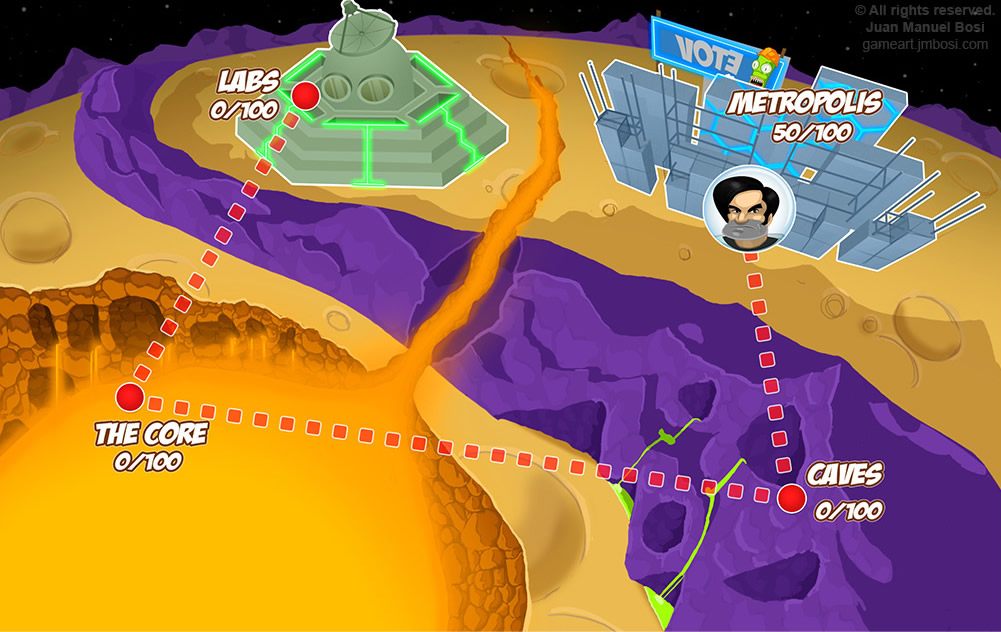Travel to the Caves level node

pyautogui.click(x=792, y=497)
